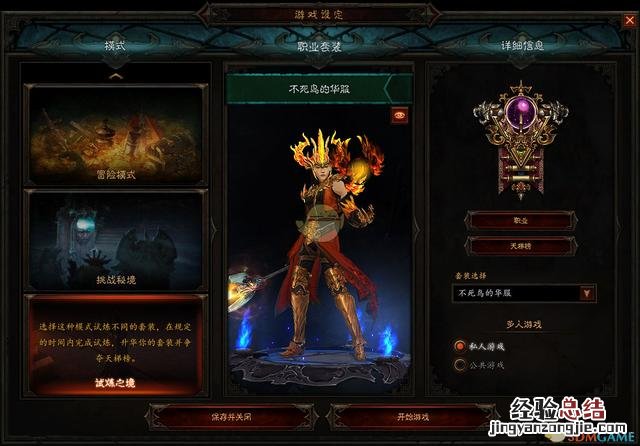The height and width of the screenshot is (446, 640).
Task: Open the 套装选择 set dropdown
Action: coord(587,294)
